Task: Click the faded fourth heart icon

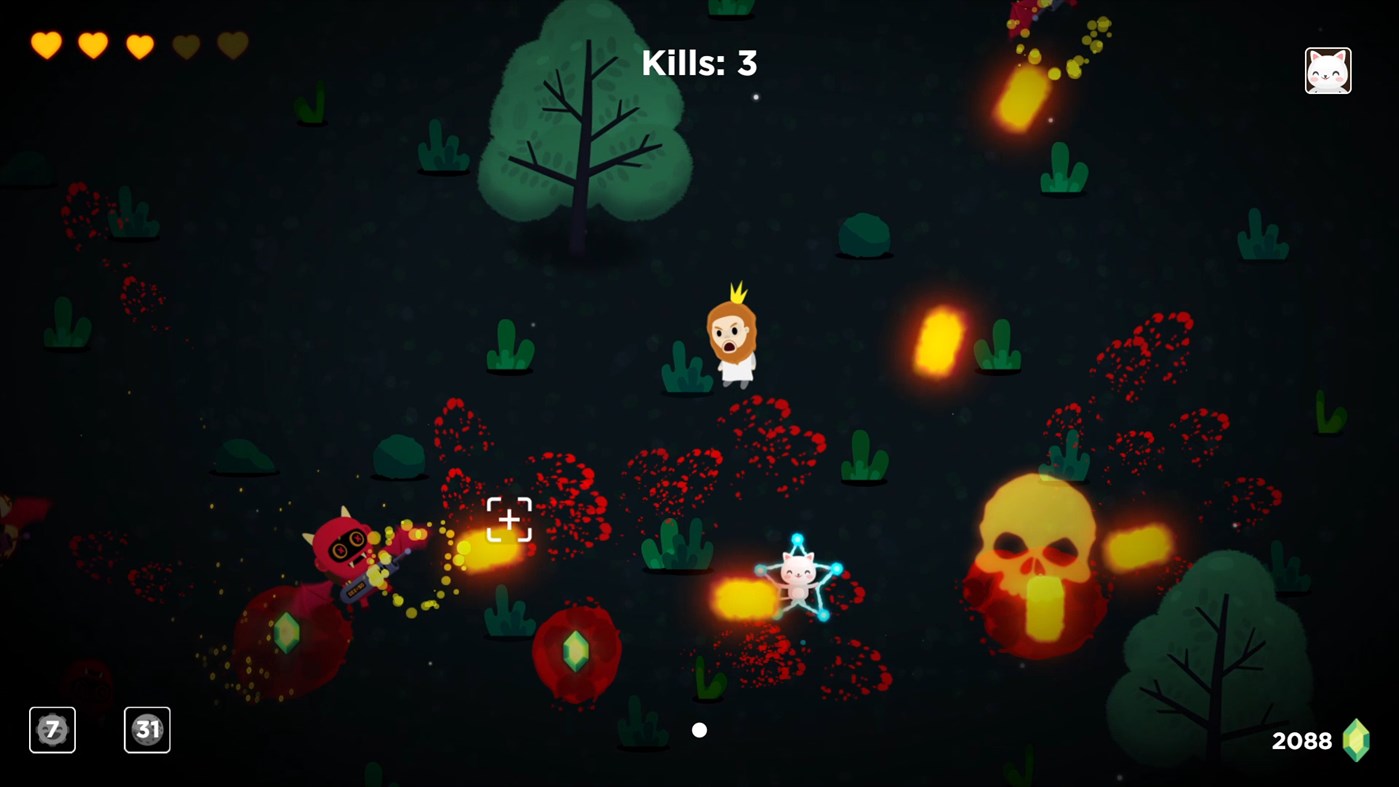Action: (186, 44)
